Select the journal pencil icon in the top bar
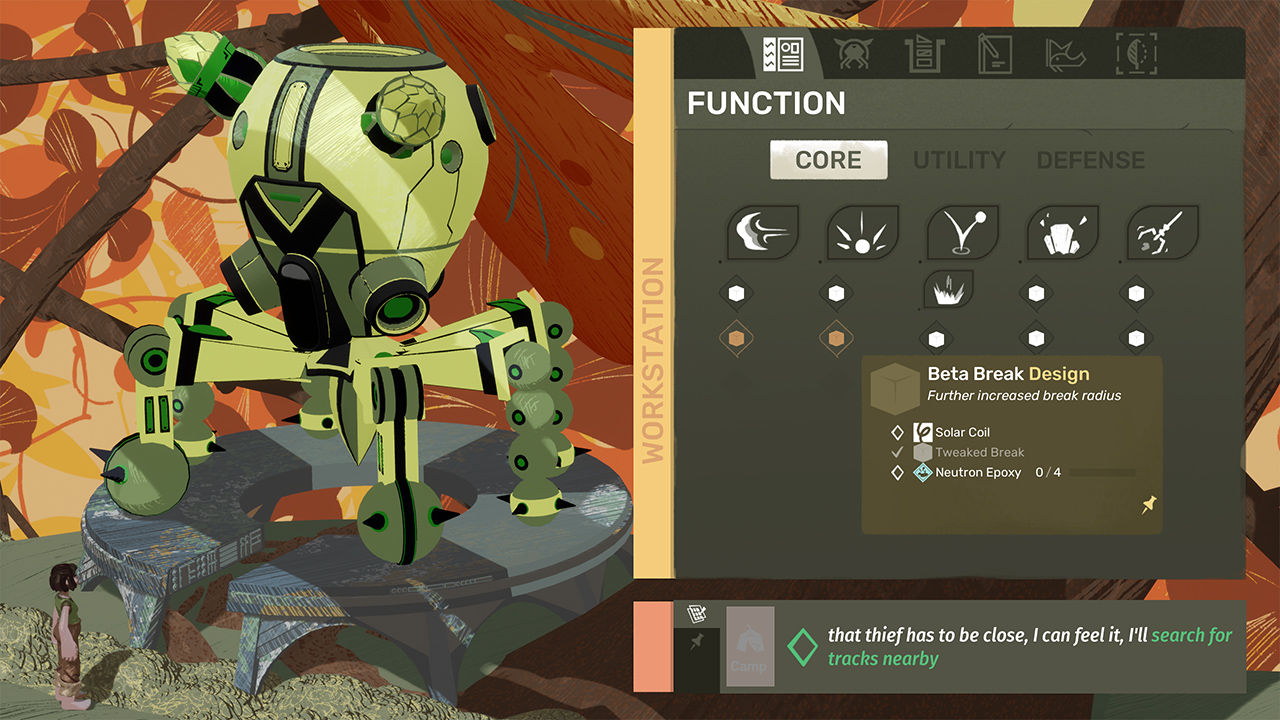This screenshot has width=1280, height=720. click(x=995, y=55)
